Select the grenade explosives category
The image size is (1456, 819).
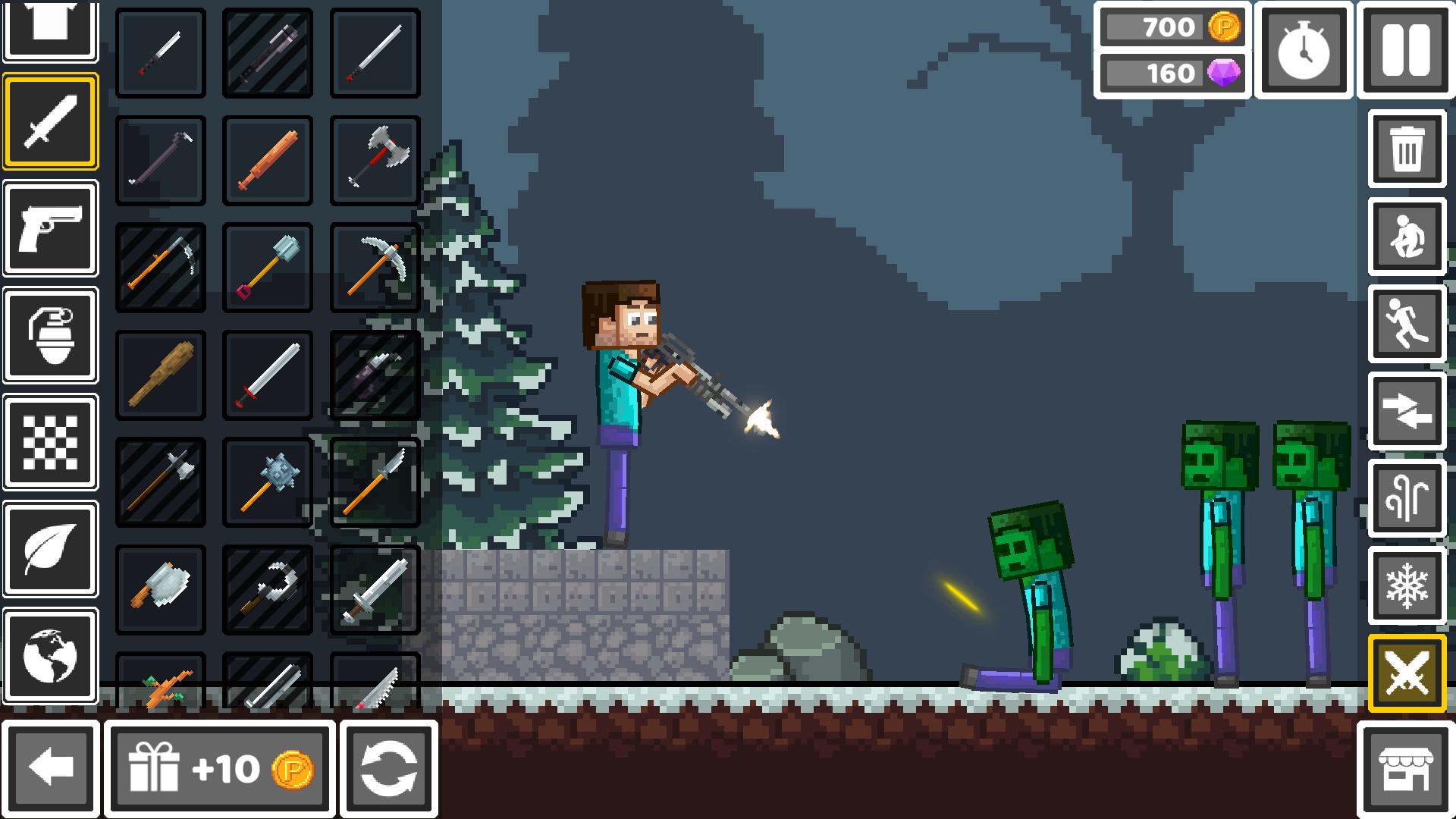click(51, 336)
